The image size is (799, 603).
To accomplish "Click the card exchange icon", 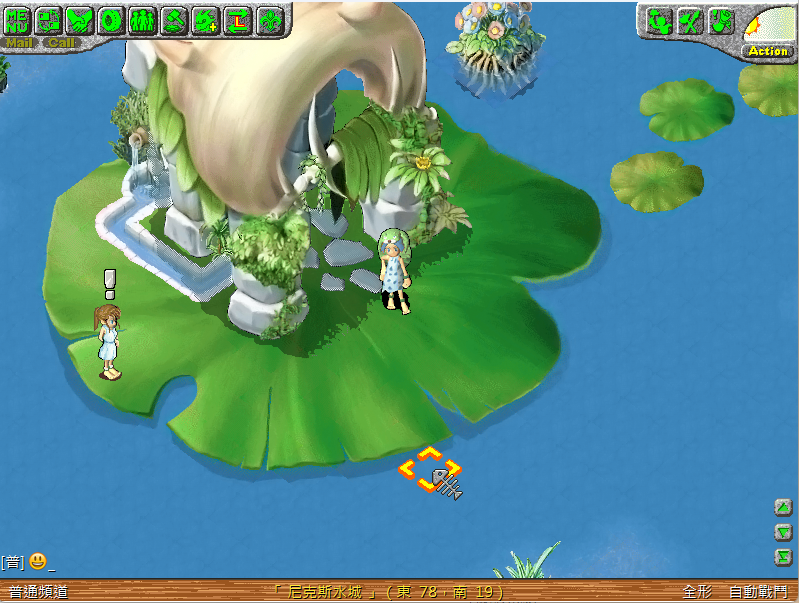I will tap(49, 19).
